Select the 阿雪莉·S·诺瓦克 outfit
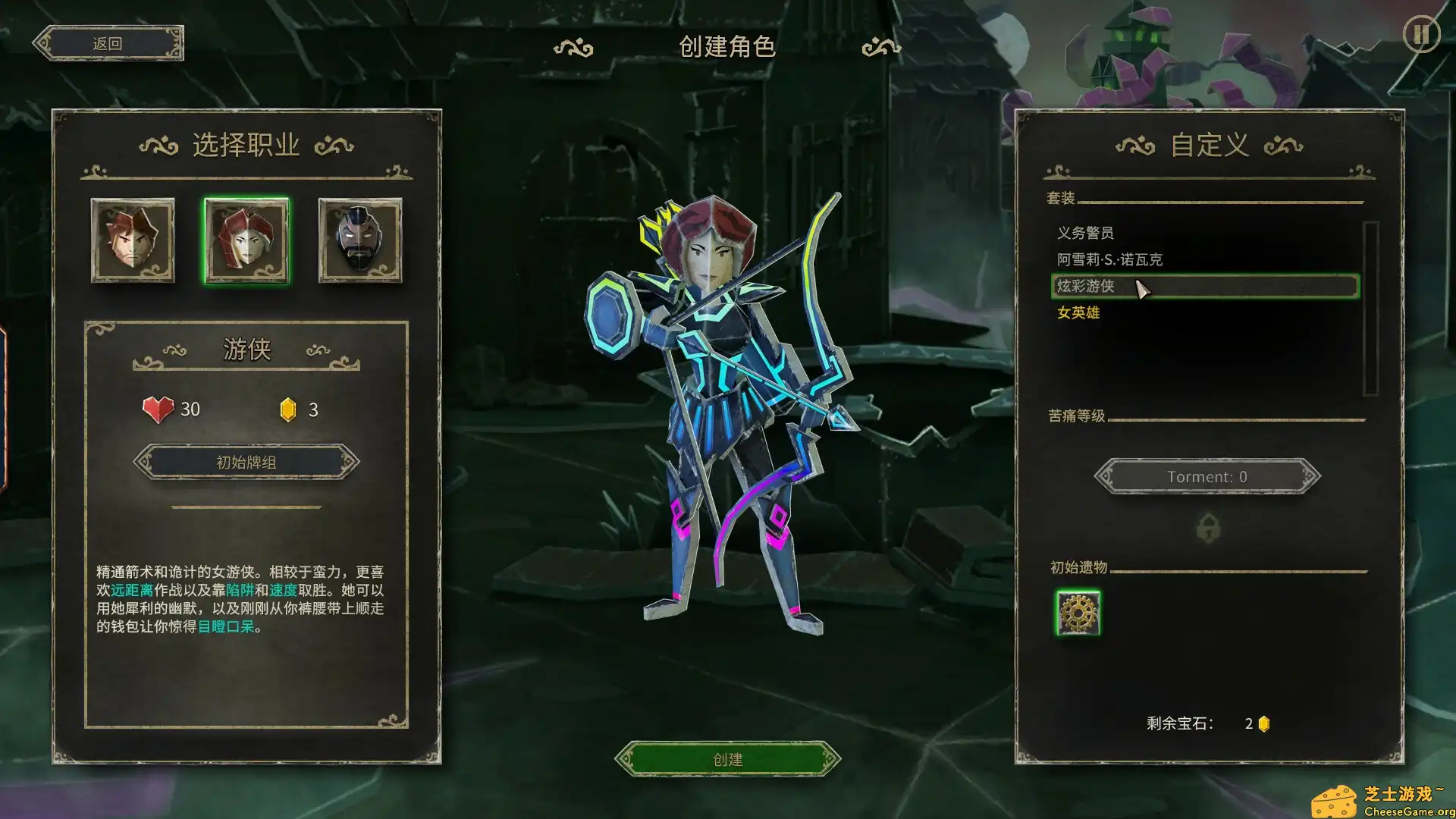Image resolution: width=1456 pixels, height=819 pixels. coord(1111,259)
